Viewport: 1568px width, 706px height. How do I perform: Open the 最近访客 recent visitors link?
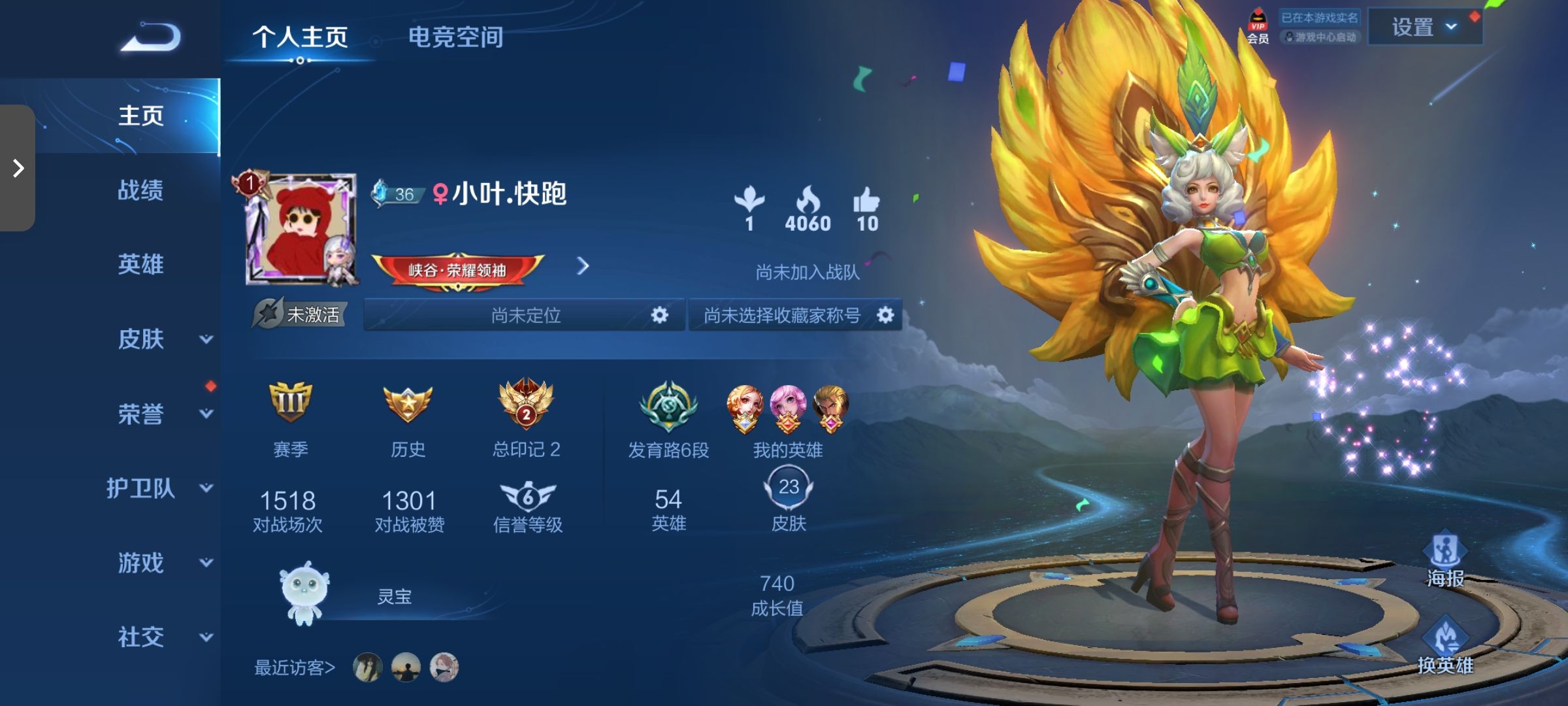pyautogui.click(x=293, y=665)
